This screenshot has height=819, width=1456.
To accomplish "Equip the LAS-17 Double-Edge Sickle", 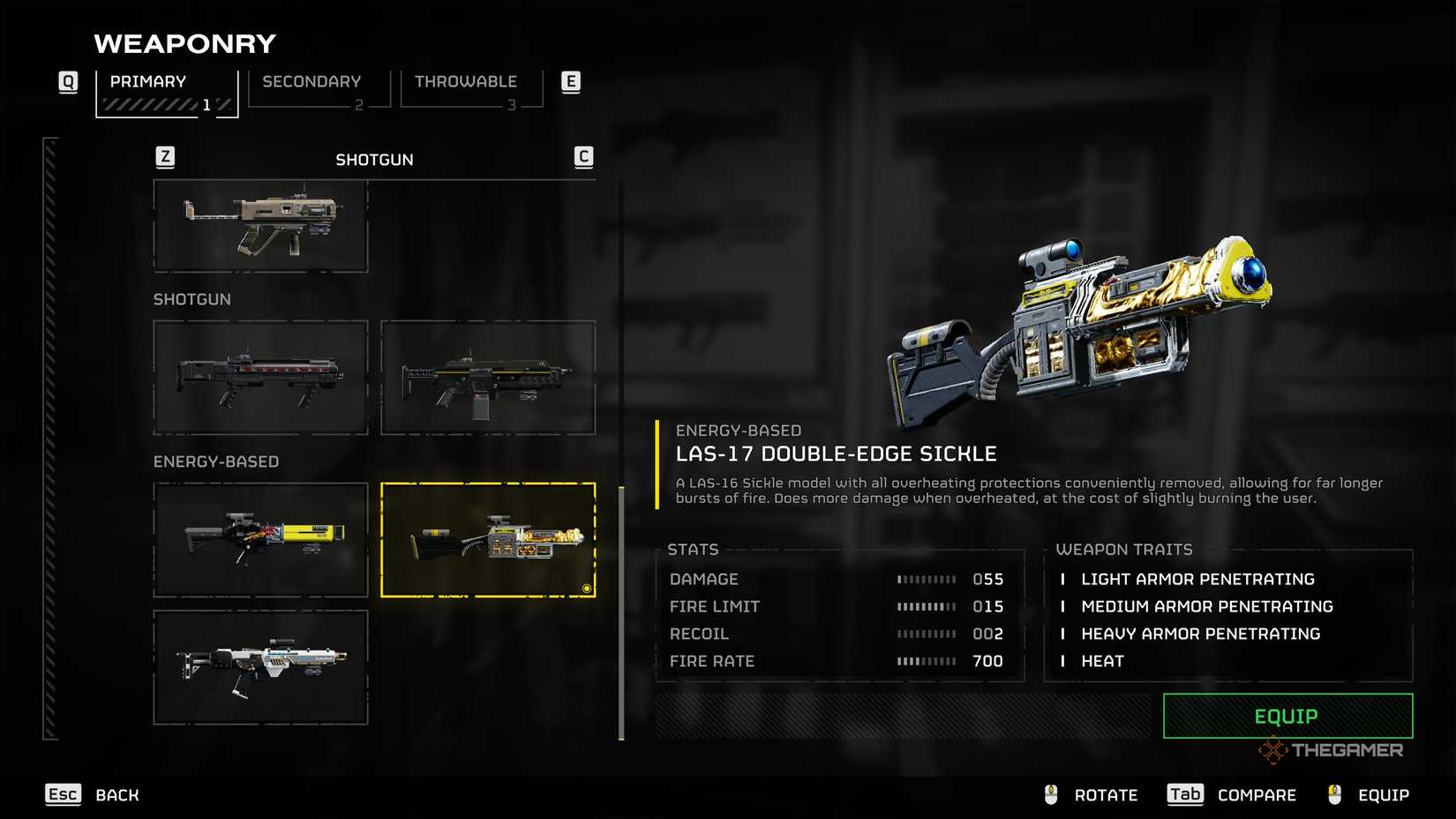I will pos(1287,716).
